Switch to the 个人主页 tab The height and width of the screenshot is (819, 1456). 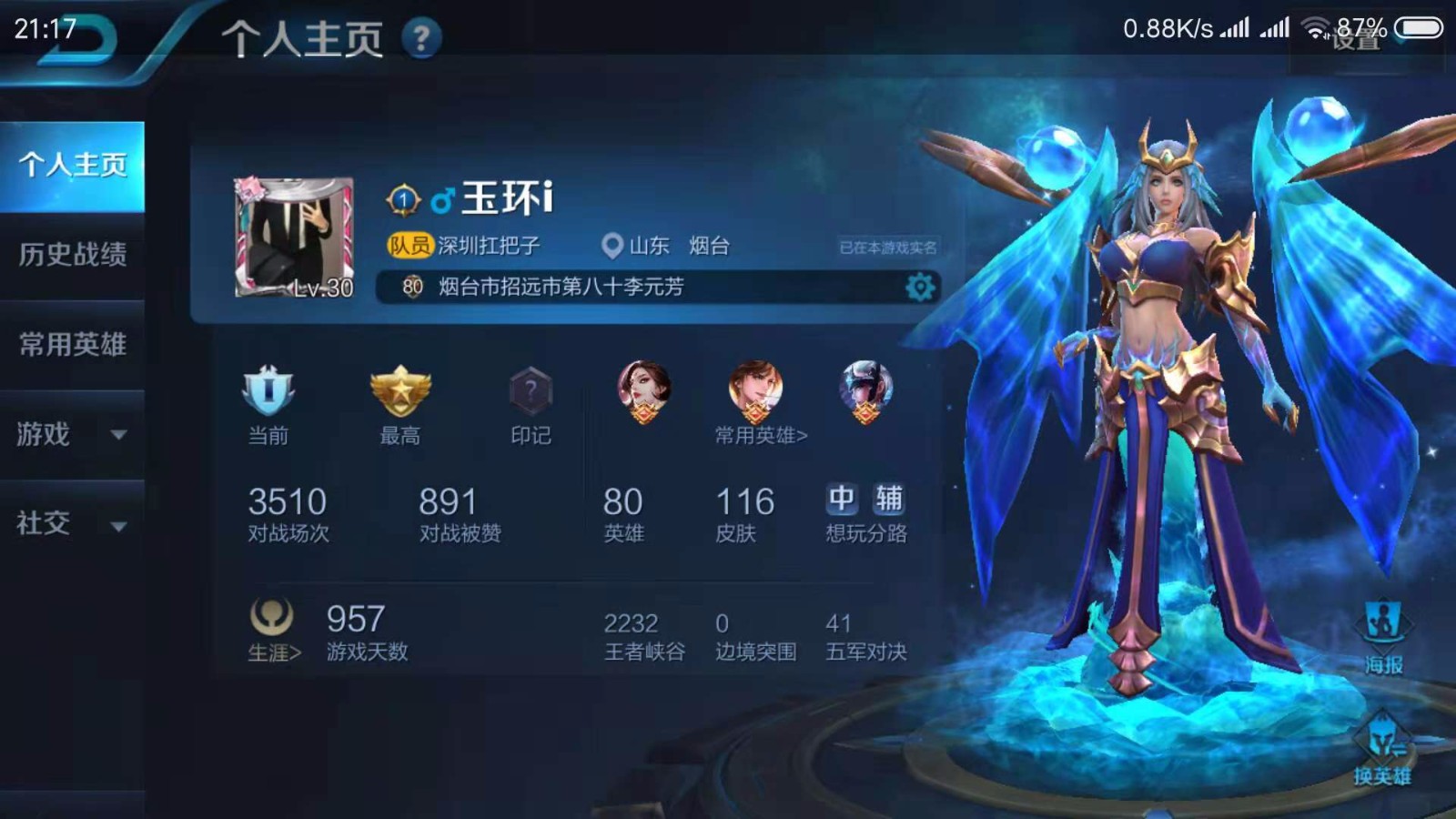73,166
